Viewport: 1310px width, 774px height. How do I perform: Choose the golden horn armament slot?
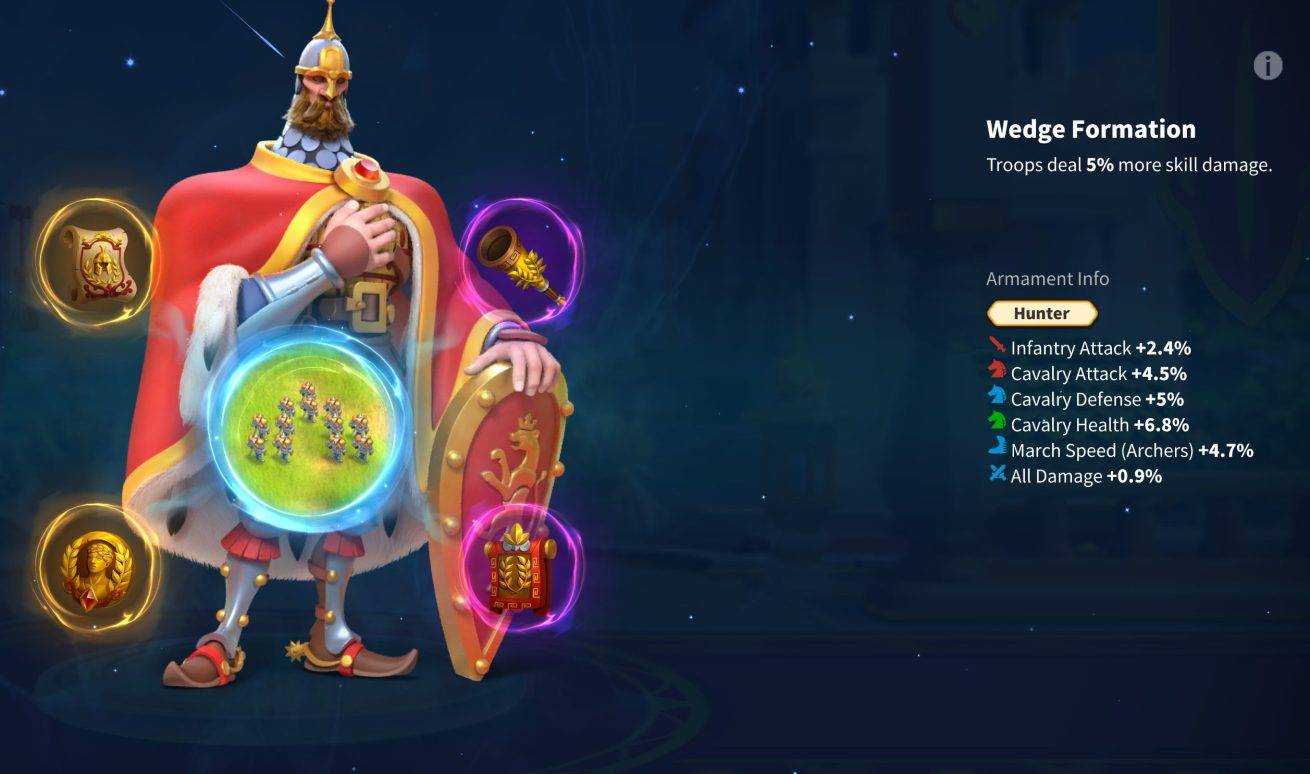[520, 263]
